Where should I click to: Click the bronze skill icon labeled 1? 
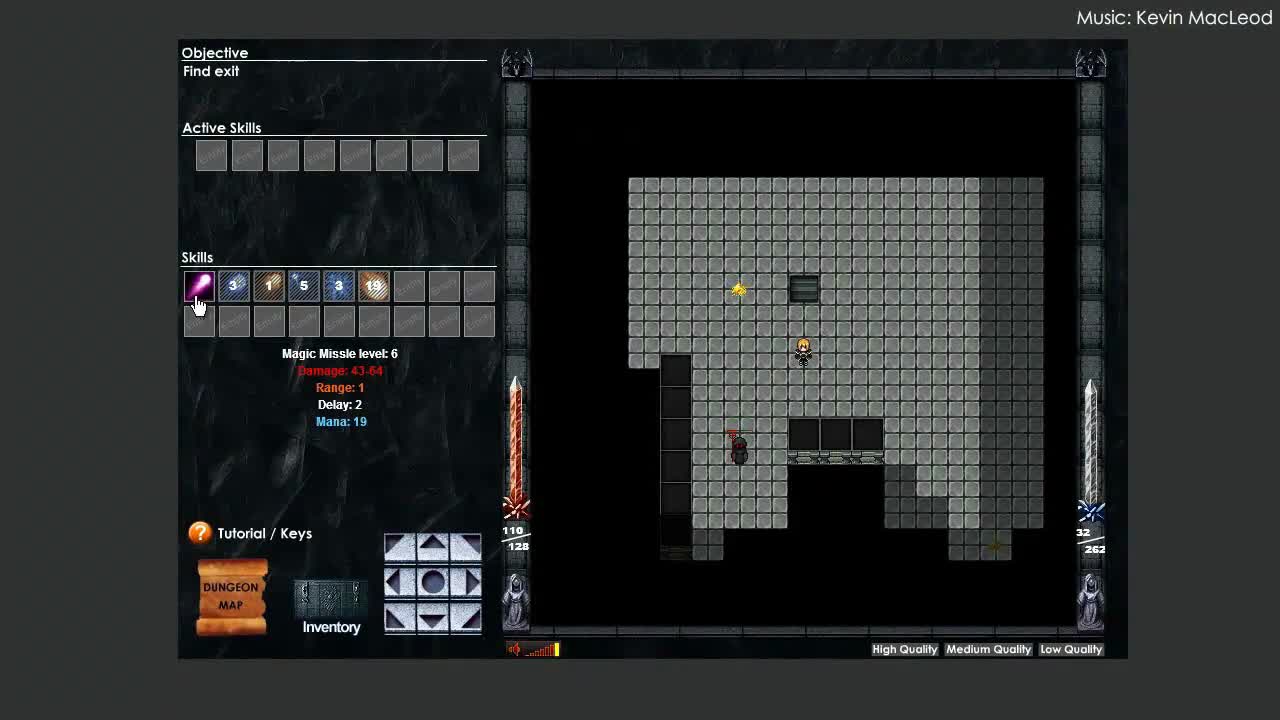pyautogui.click(x=269, y=287)
